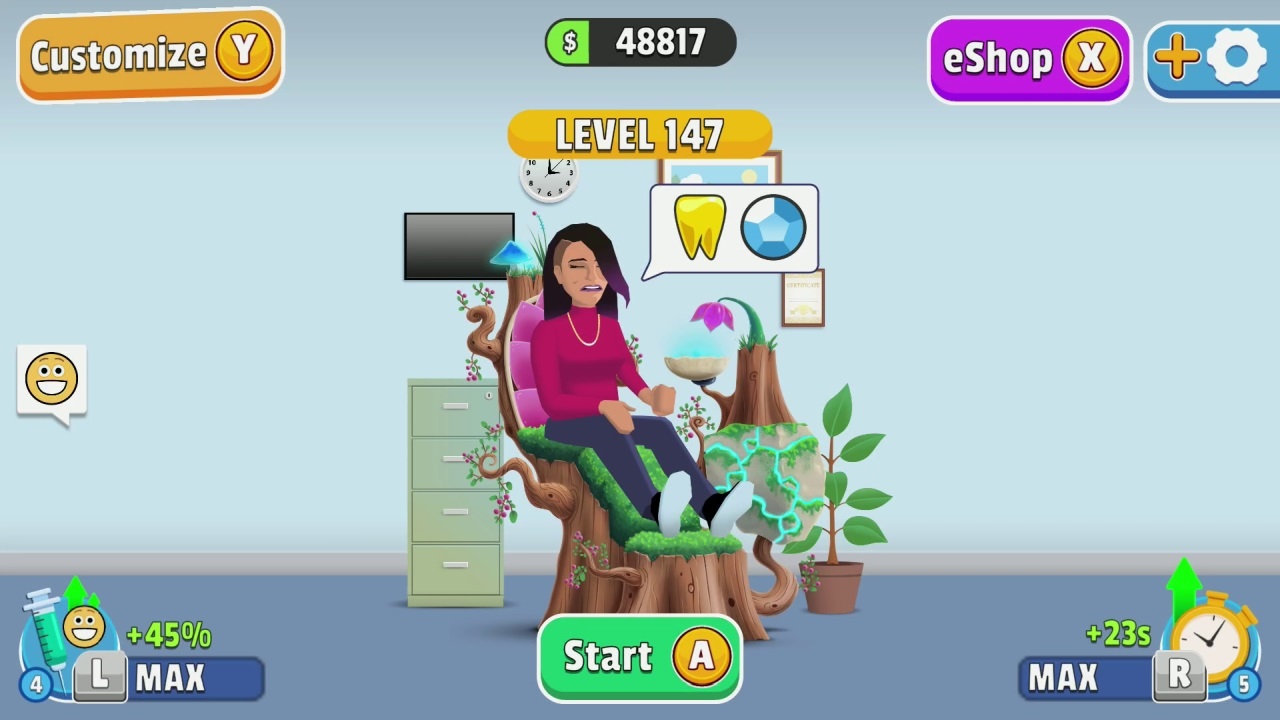Open the settings gear icon
Screen dimensions: 1280x720
coord(1237,57)
